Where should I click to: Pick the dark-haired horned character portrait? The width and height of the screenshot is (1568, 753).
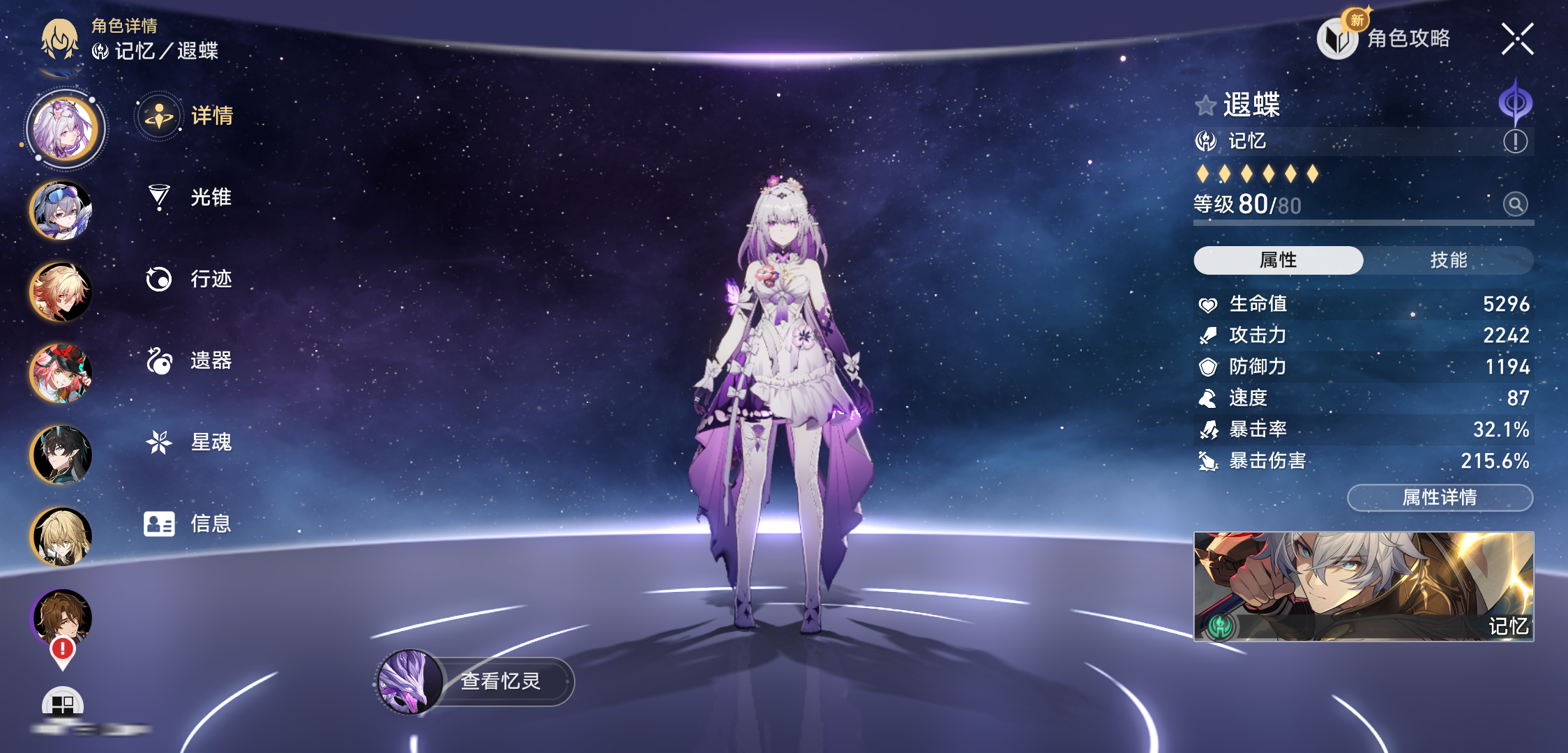coord(61,455)
